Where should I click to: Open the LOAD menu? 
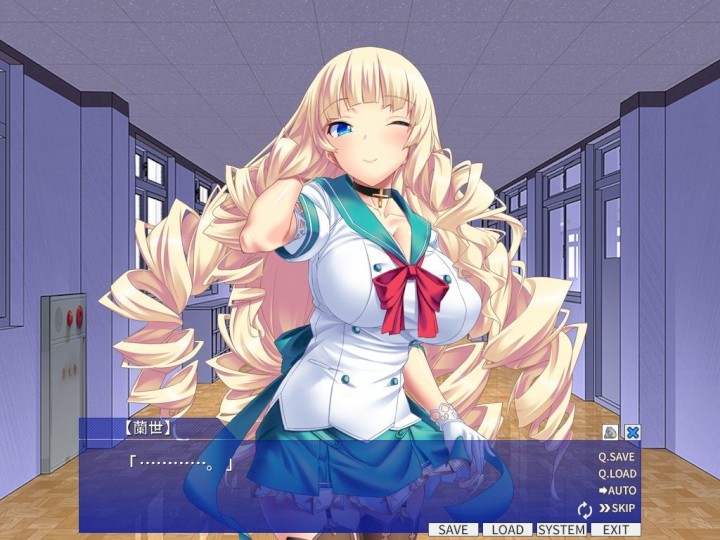507,529
